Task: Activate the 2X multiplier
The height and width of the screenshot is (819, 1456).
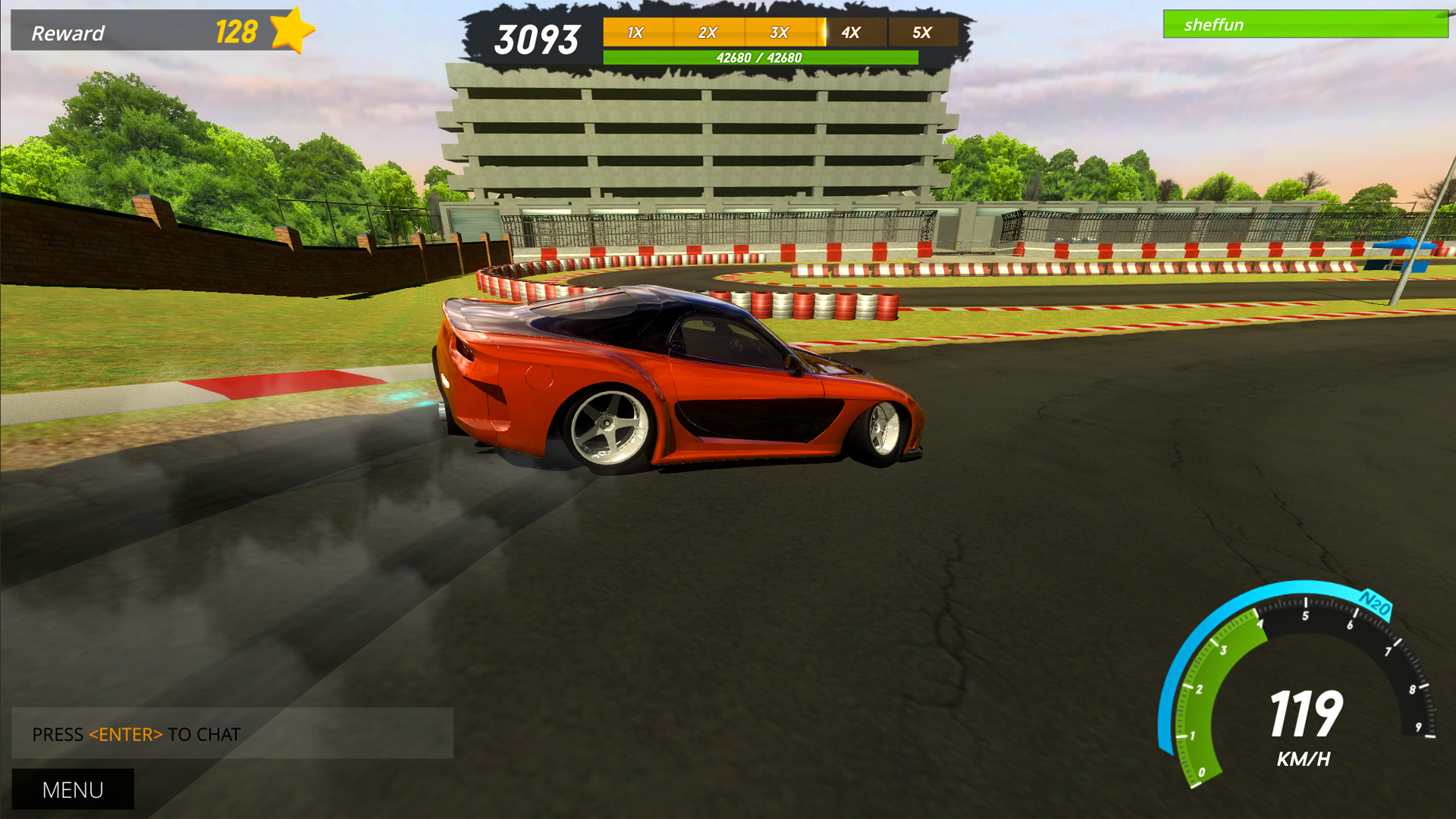Action: (708, 33)
